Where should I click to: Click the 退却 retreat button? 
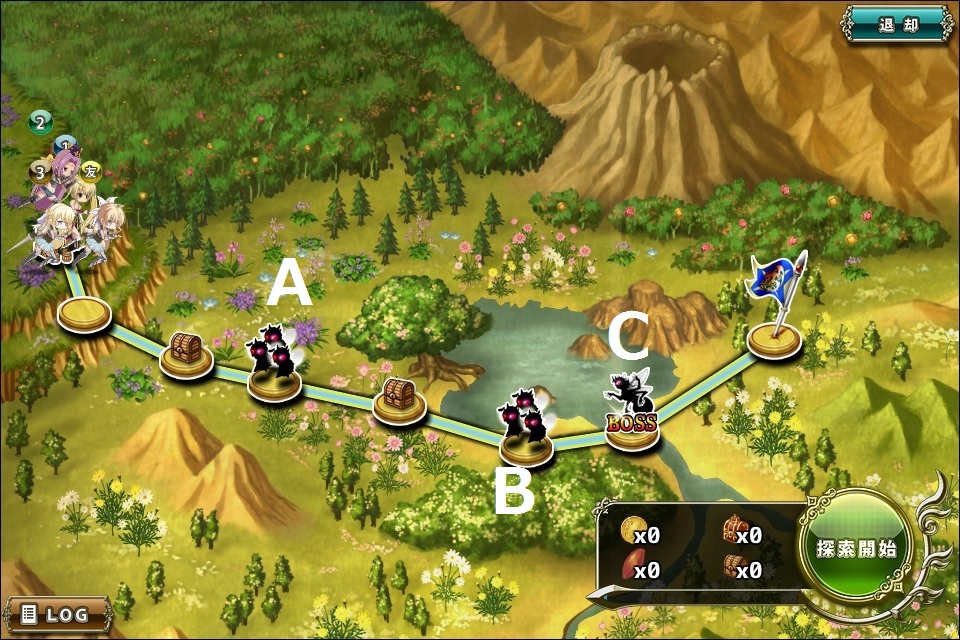click(897, 23)
